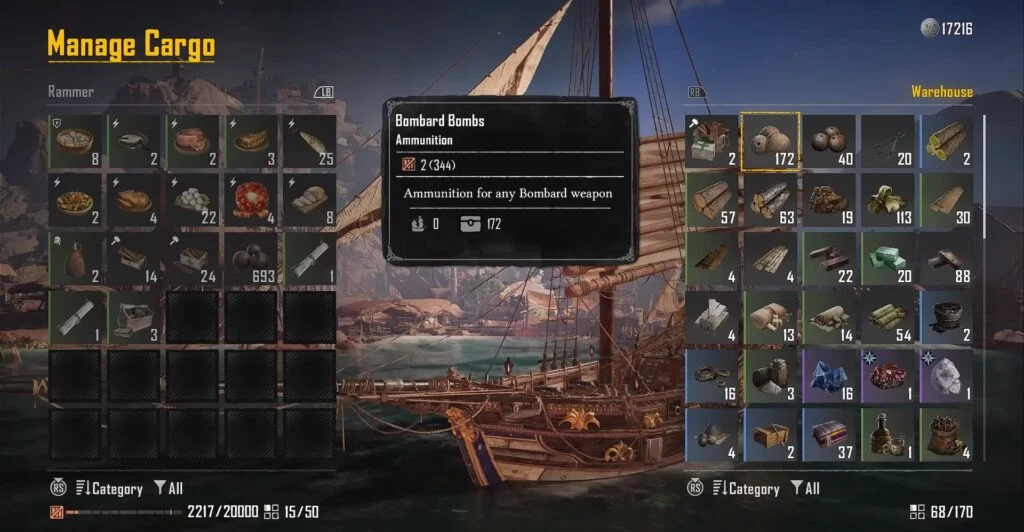Image resolution: width=1024 pixels, height=532 pixels.
Task: Pick the chain links stack of 16
Action: [711, 376]
